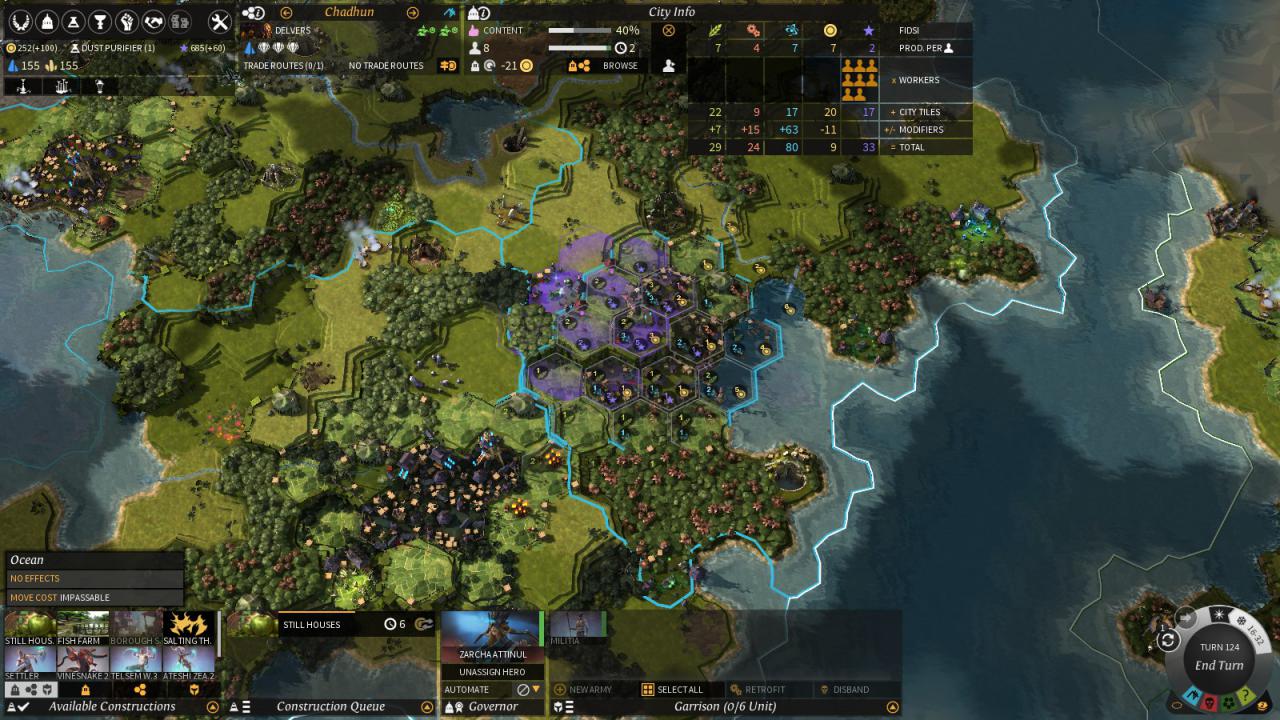Select all garrison units
The height and width of the screenshot is (720, 1280).
point(673,689)
